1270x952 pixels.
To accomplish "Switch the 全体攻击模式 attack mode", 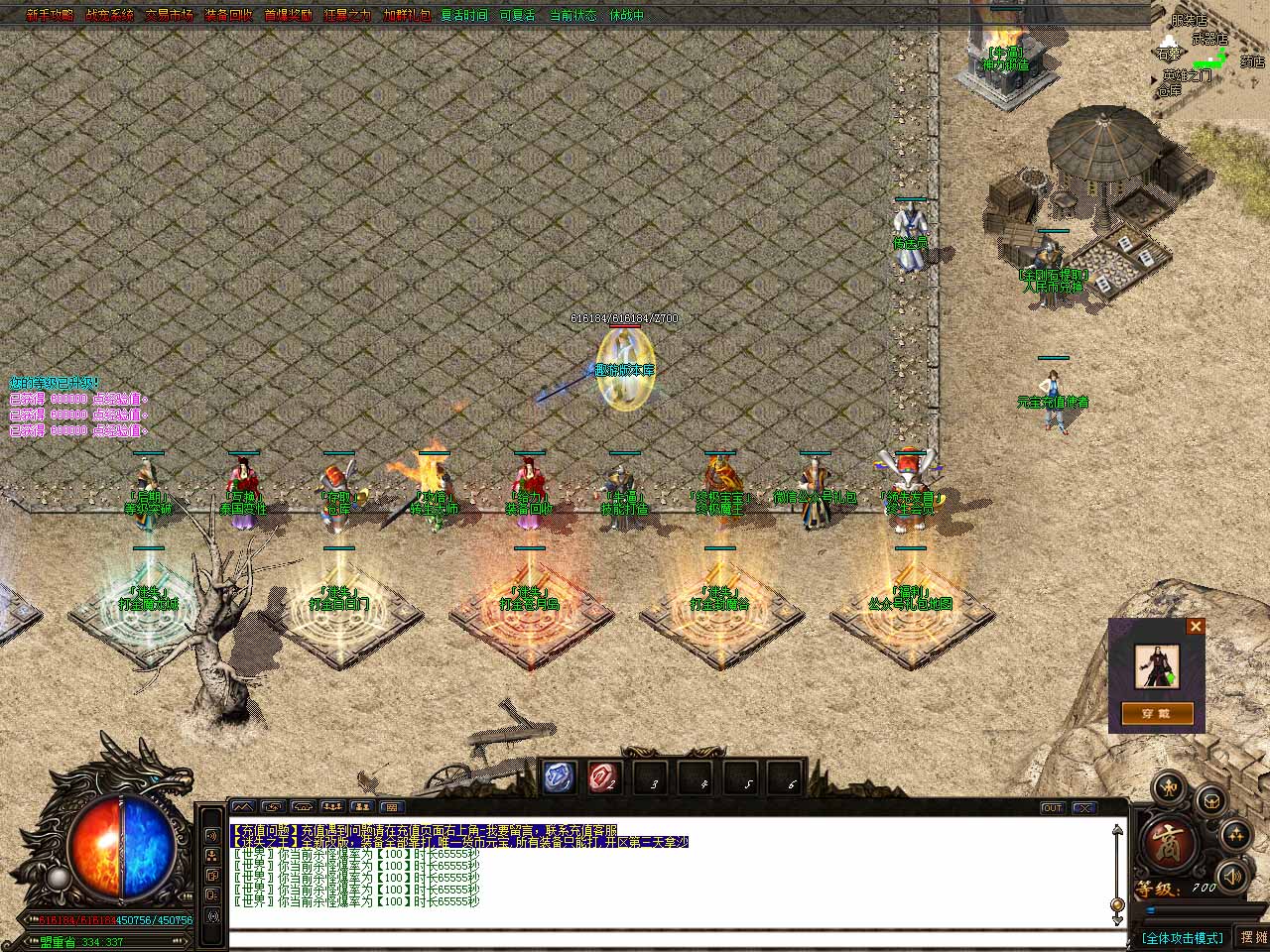I will tap(1181, 937).
